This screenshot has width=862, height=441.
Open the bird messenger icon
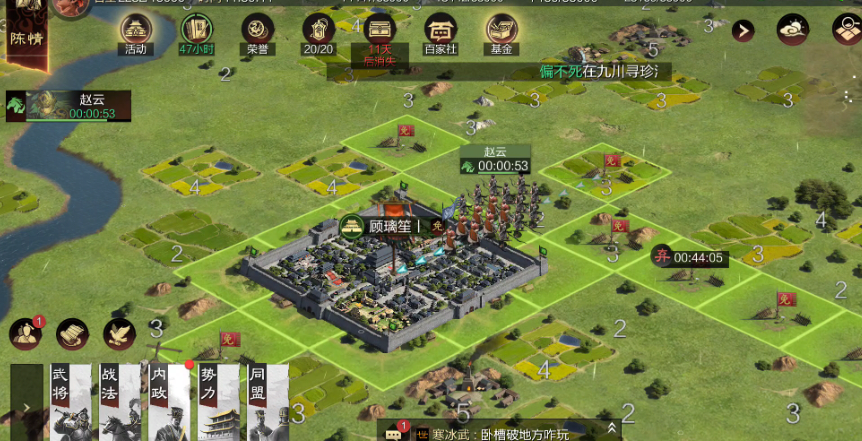[x=119, y=334]
